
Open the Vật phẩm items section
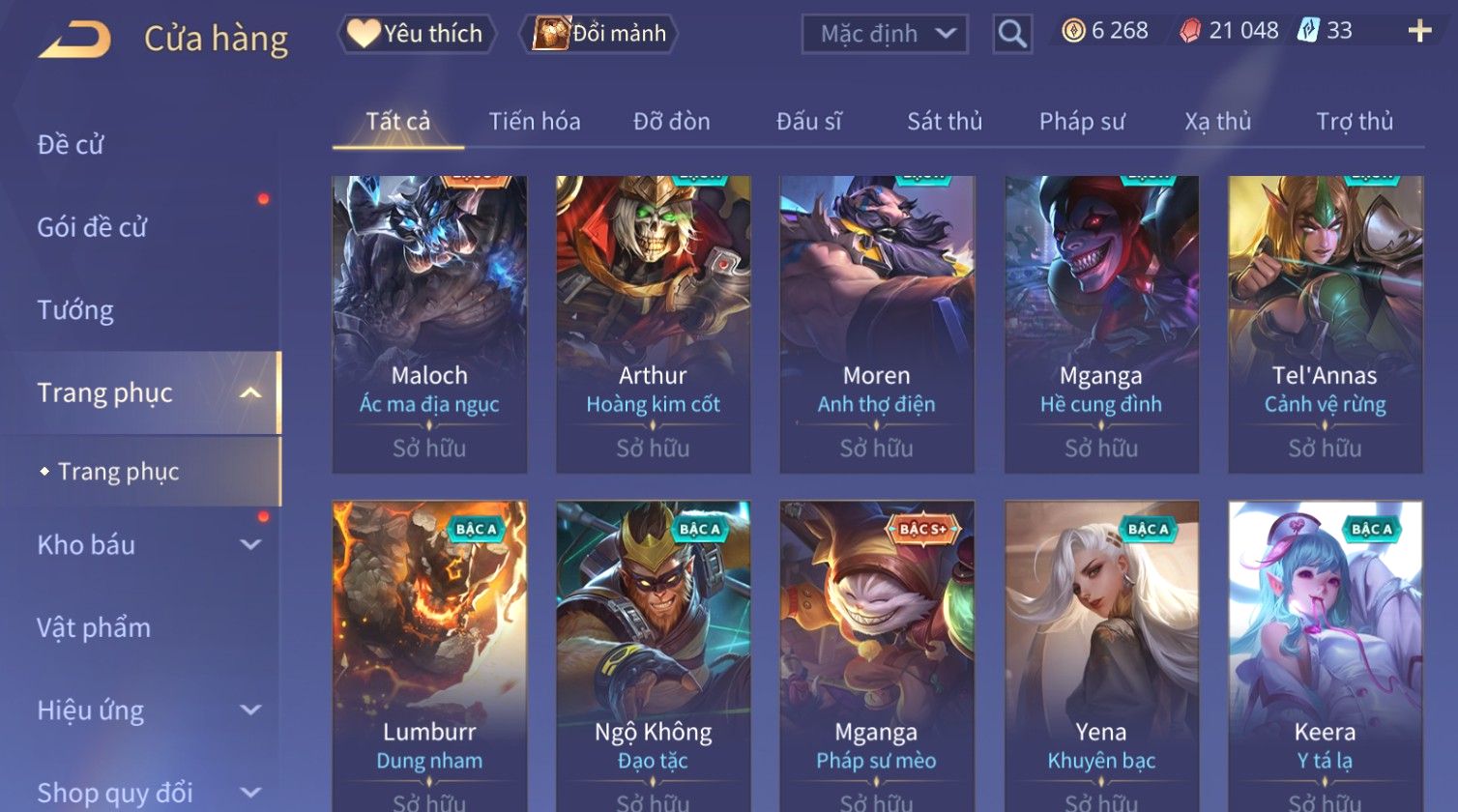[94, 628]
